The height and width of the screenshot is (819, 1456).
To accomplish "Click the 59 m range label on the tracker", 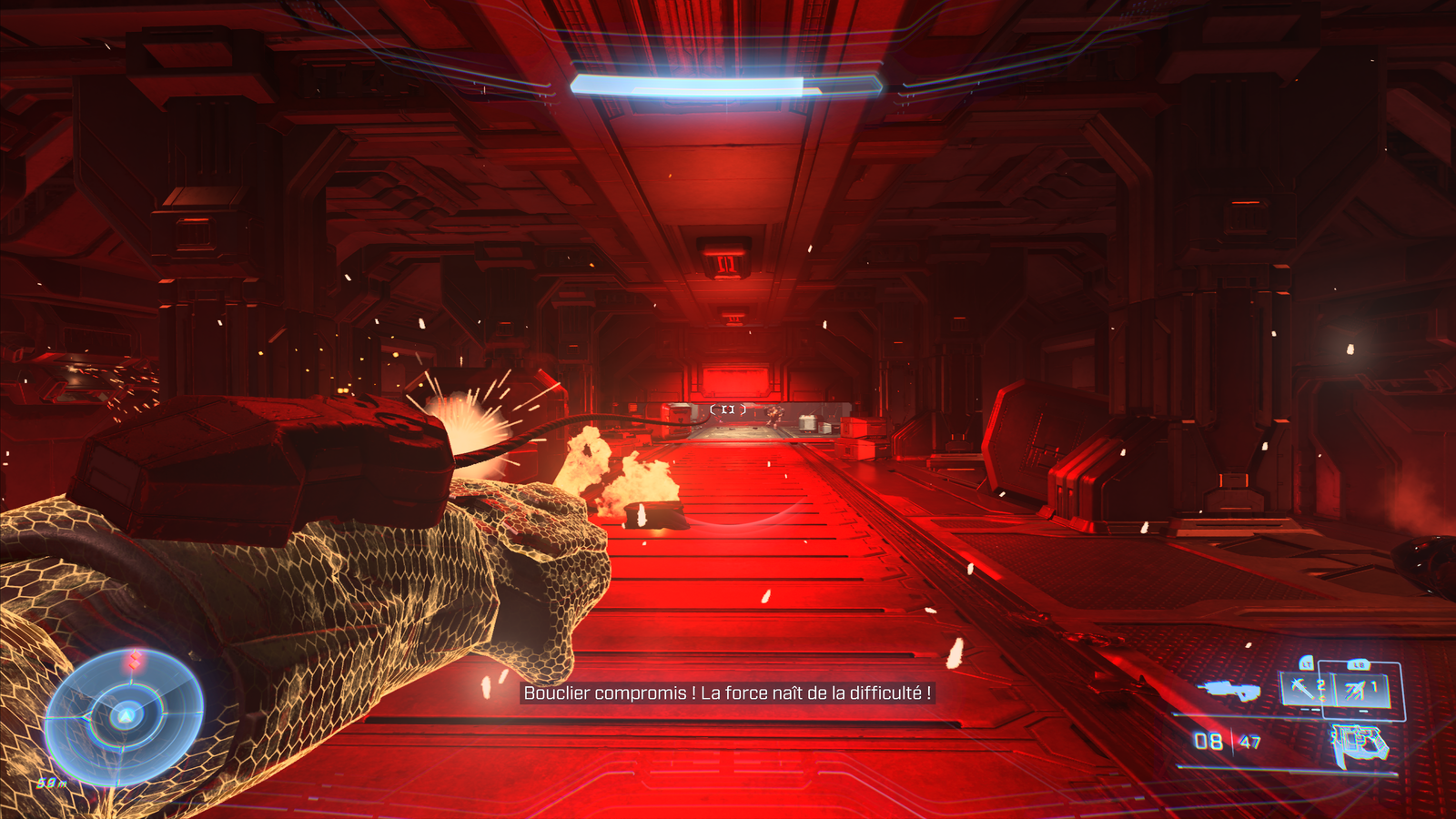I will (51, 783).
